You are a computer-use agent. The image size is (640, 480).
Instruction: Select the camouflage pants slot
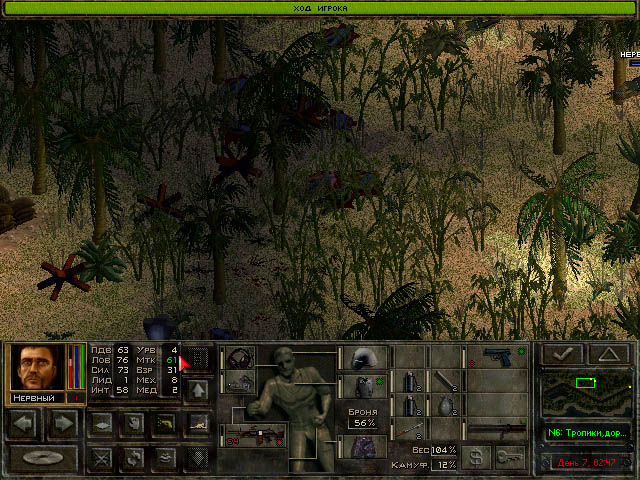(365, 446)
